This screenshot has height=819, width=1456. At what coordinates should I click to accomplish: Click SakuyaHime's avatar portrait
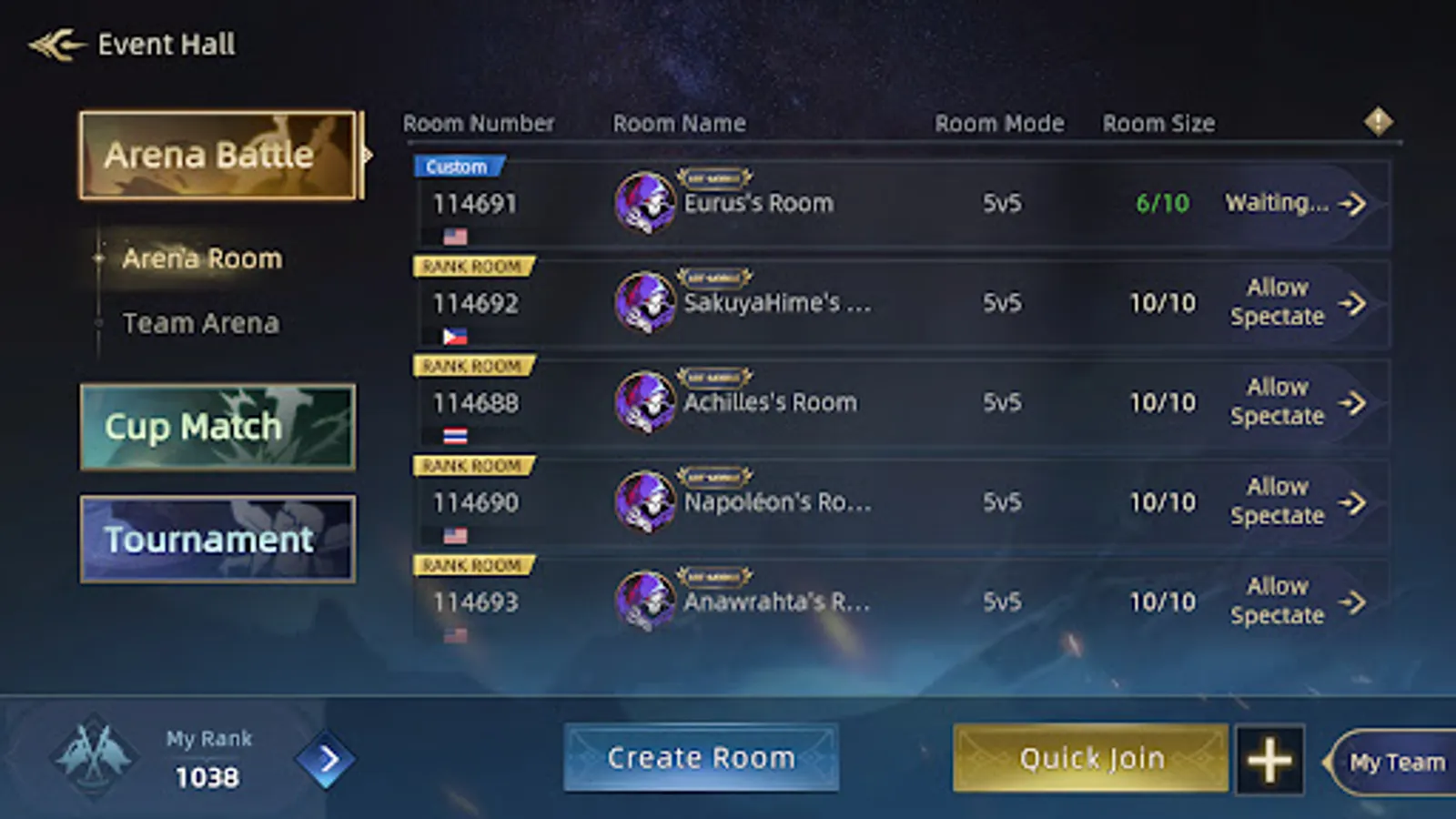[644, 302]
